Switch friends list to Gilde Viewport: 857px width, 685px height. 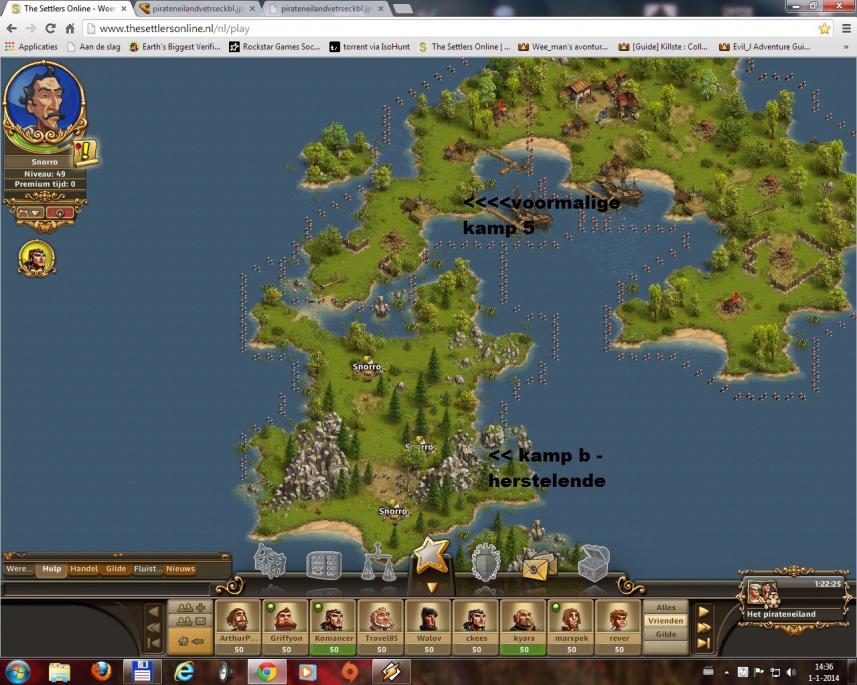pos(665,634)
